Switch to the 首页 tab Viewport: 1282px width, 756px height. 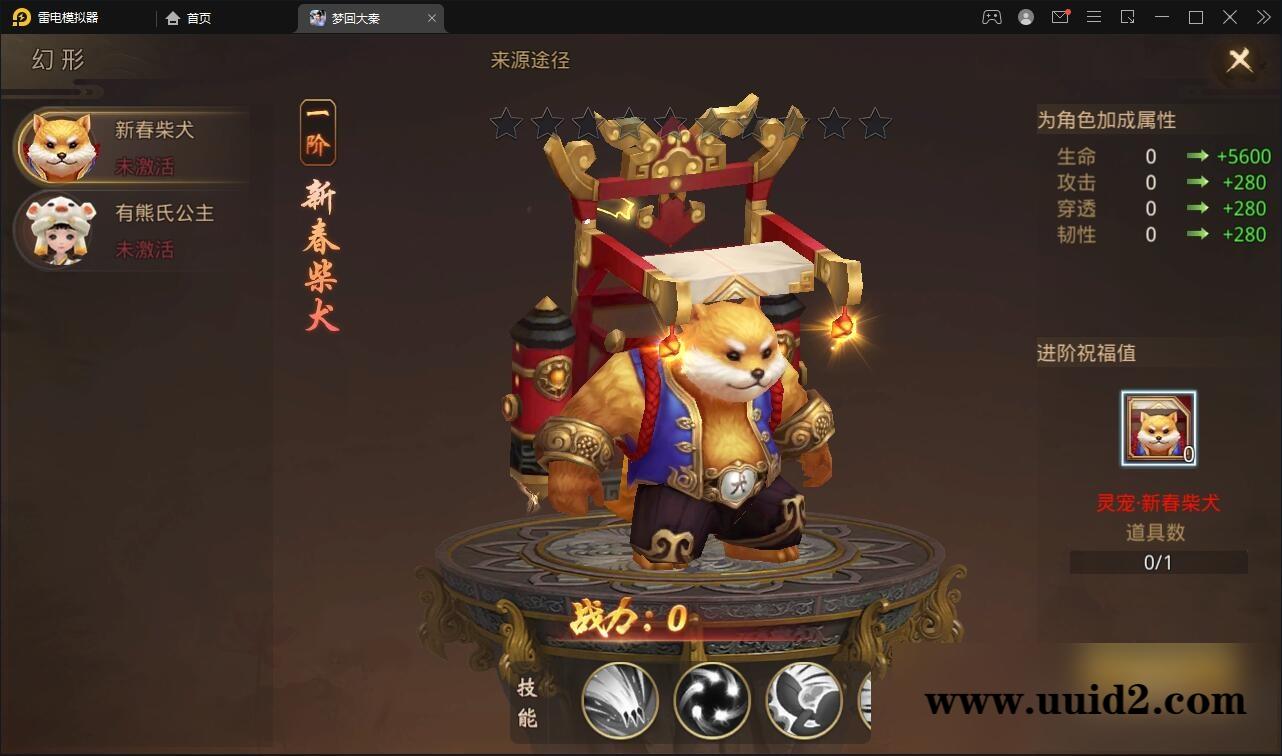tap(189, 17)
